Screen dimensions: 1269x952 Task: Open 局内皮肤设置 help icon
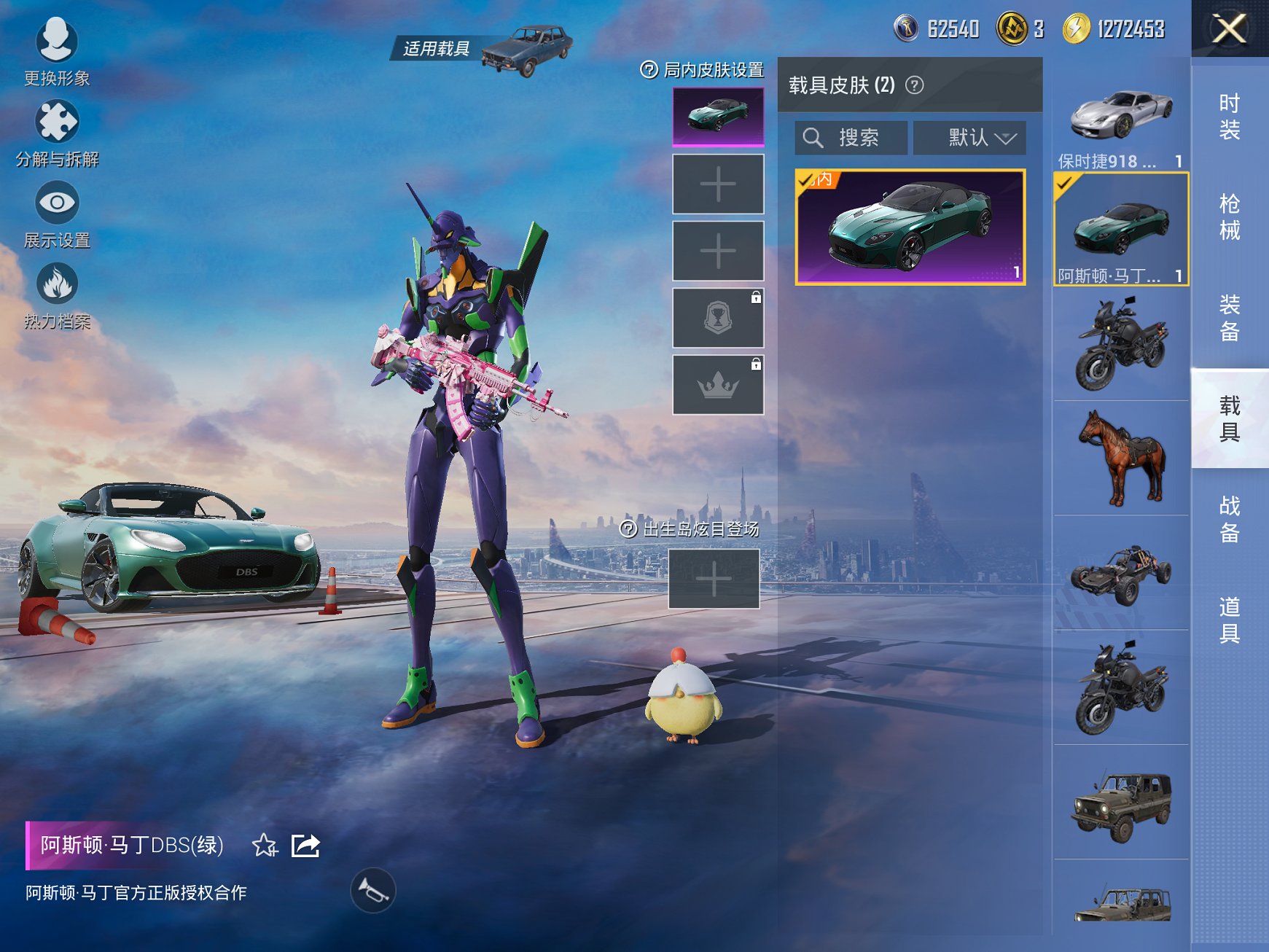coord(649,70)
